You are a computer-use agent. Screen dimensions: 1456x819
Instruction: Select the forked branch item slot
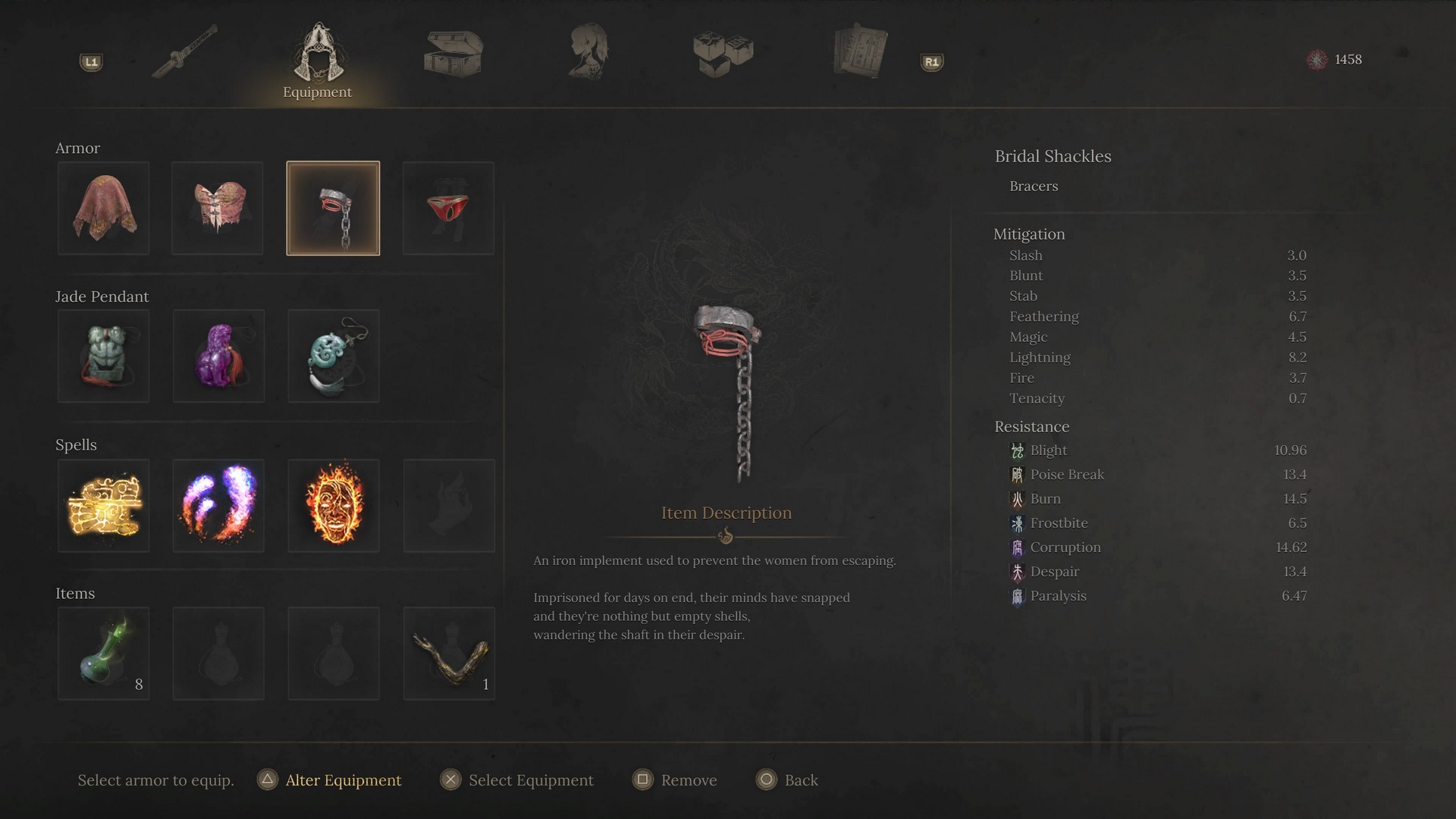pyautogui.click(x=449, y=654)
